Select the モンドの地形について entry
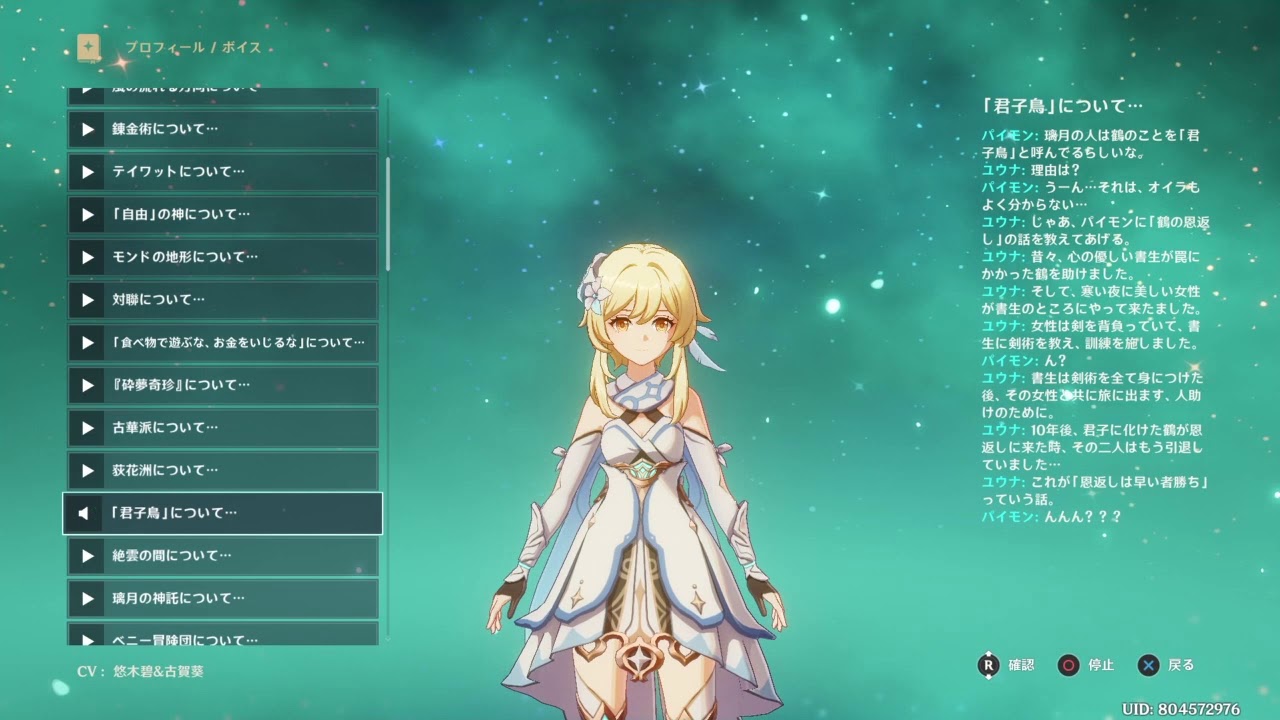This screenshot has width=1280, height=720. [222, 257]
